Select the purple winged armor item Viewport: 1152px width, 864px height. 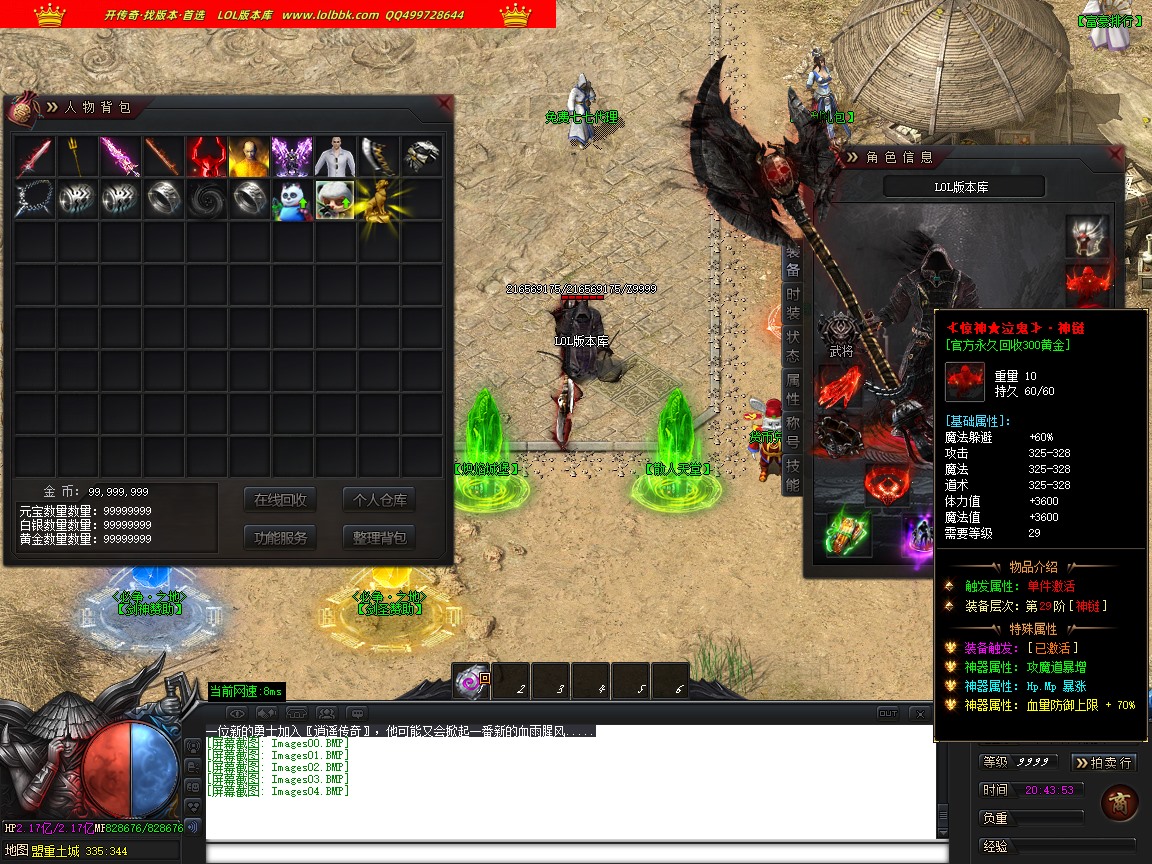[x=292, y=156]
